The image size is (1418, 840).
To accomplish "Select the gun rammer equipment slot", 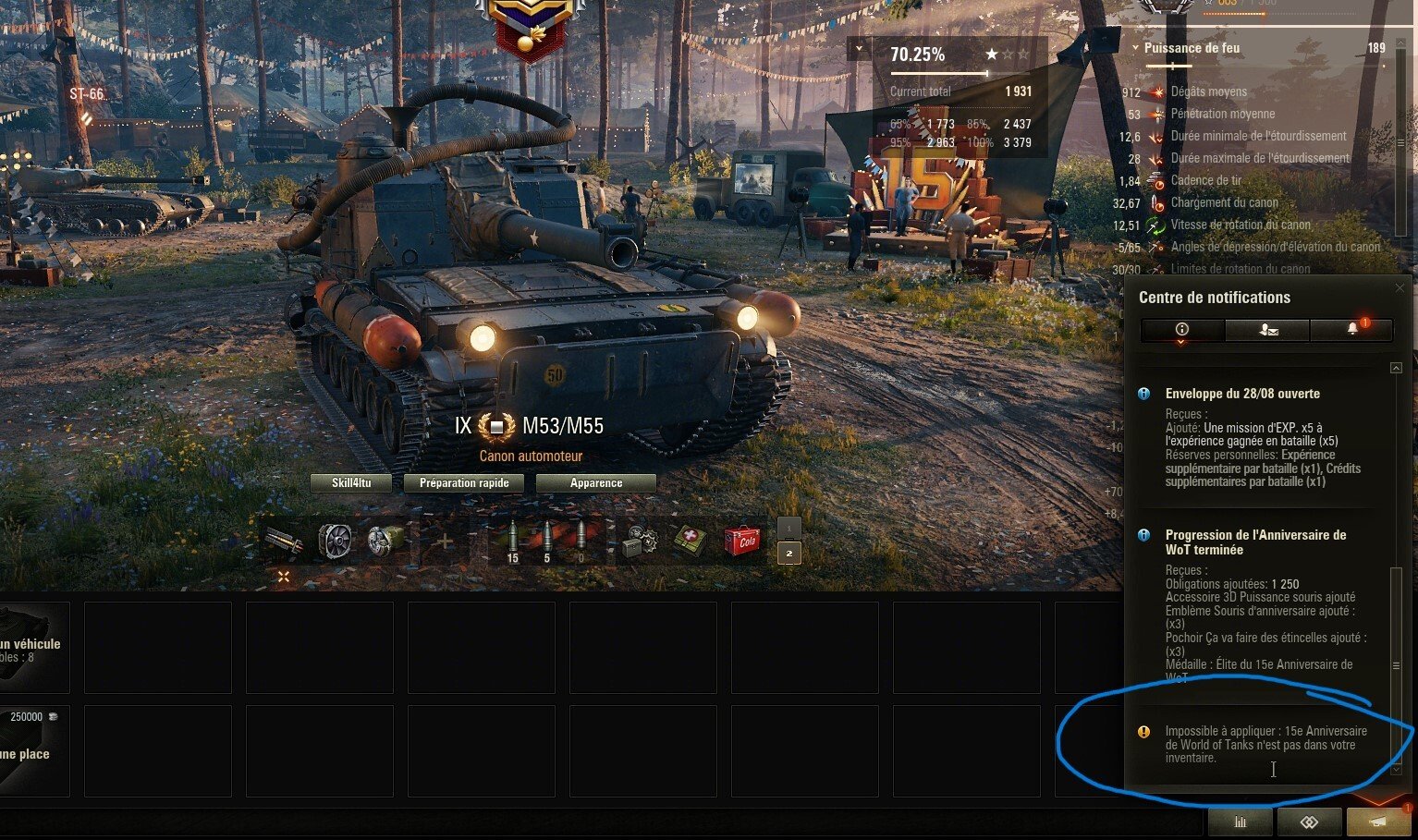I will 285,541.
